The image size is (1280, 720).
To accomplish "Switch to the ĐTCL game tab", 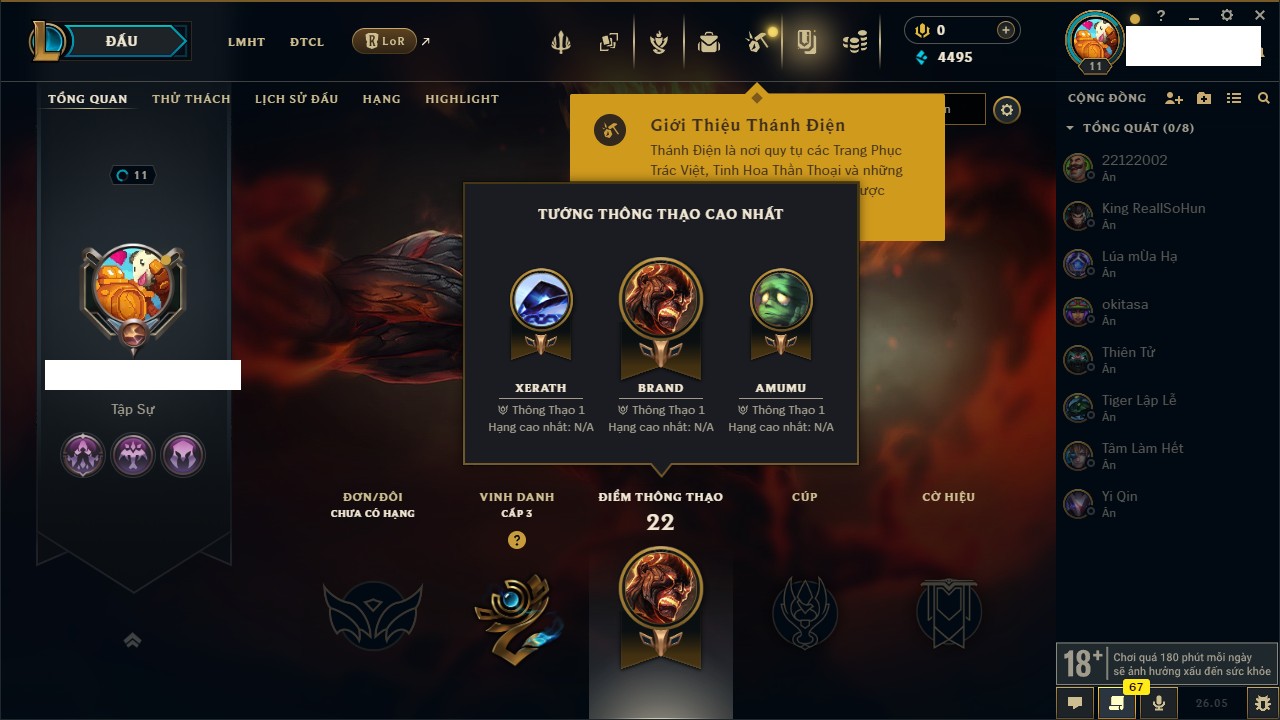I will 307,42.
